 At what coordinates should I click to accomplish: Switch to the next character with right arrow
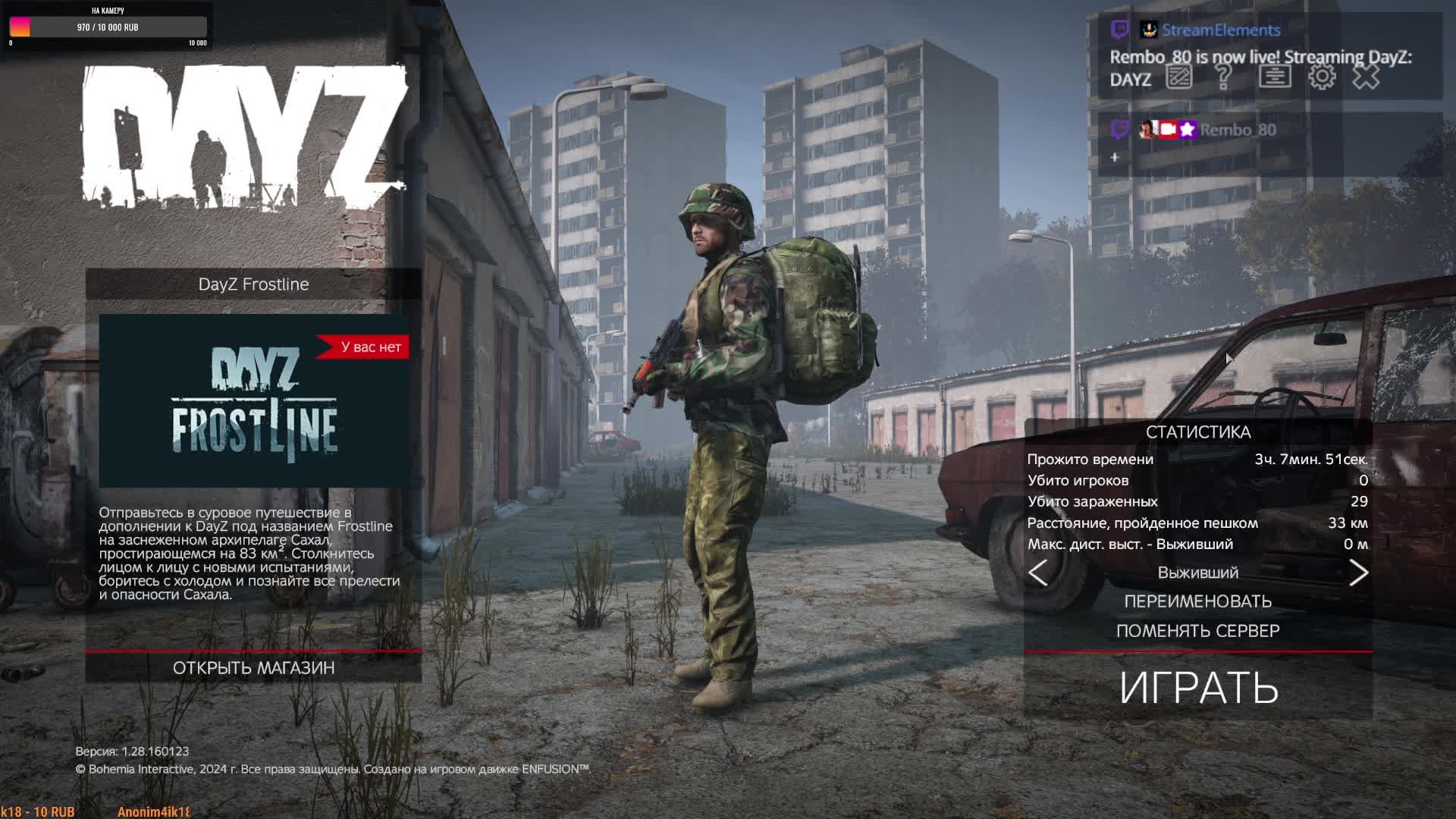(1358, 573)
